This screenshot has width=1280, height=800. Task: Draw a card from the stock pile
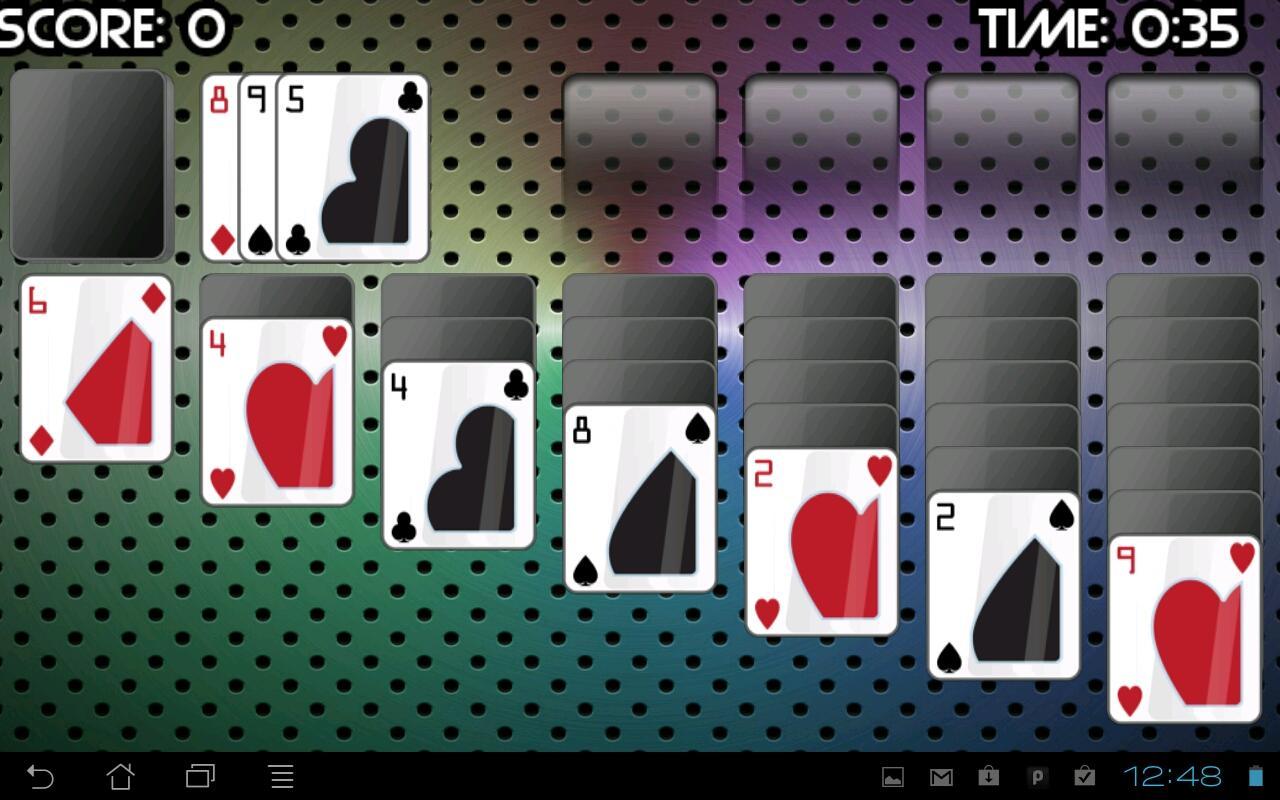coord(91,166)
